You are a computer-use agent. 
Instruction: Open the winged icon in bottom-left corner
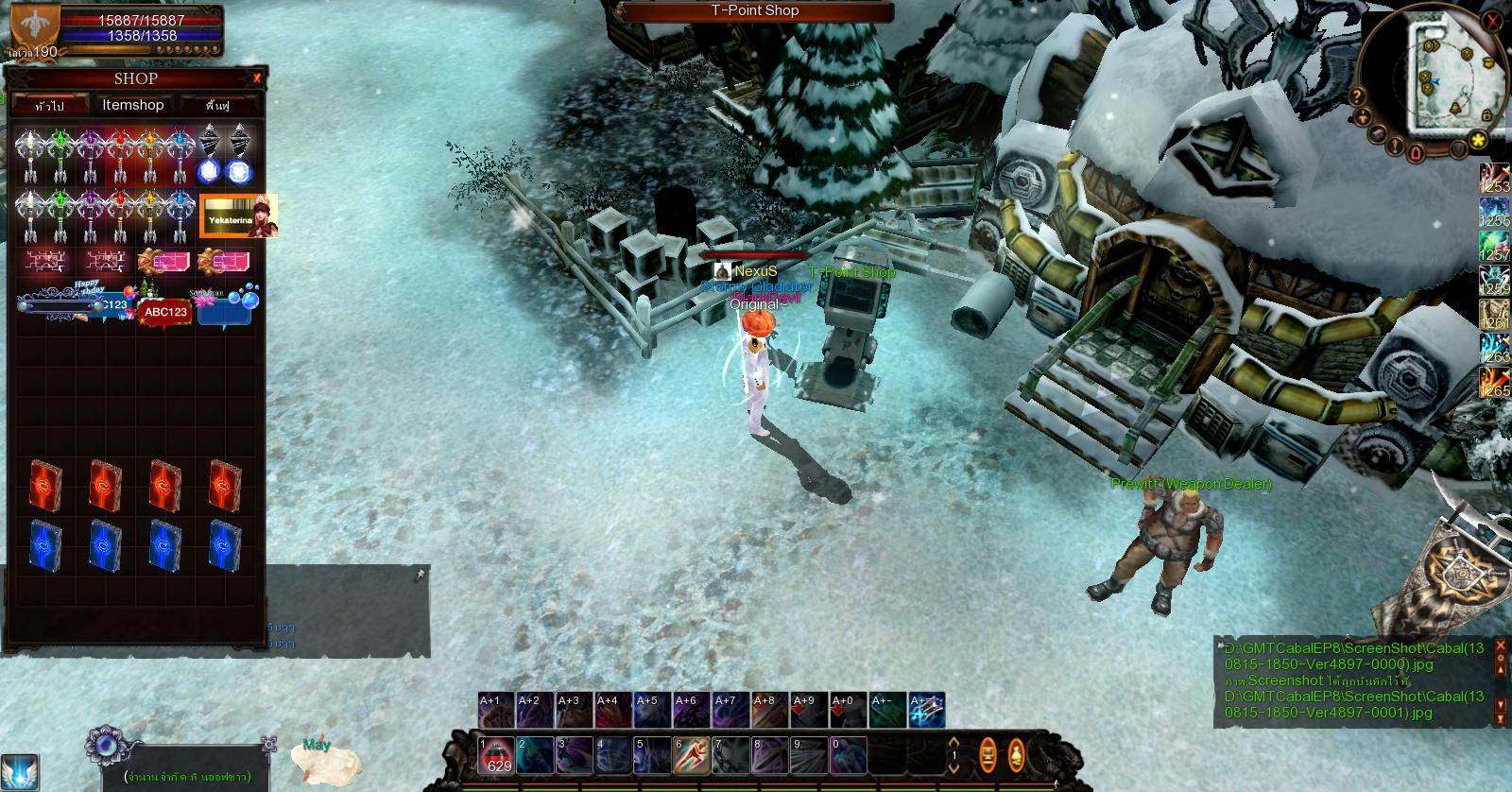tap(19, 771)
